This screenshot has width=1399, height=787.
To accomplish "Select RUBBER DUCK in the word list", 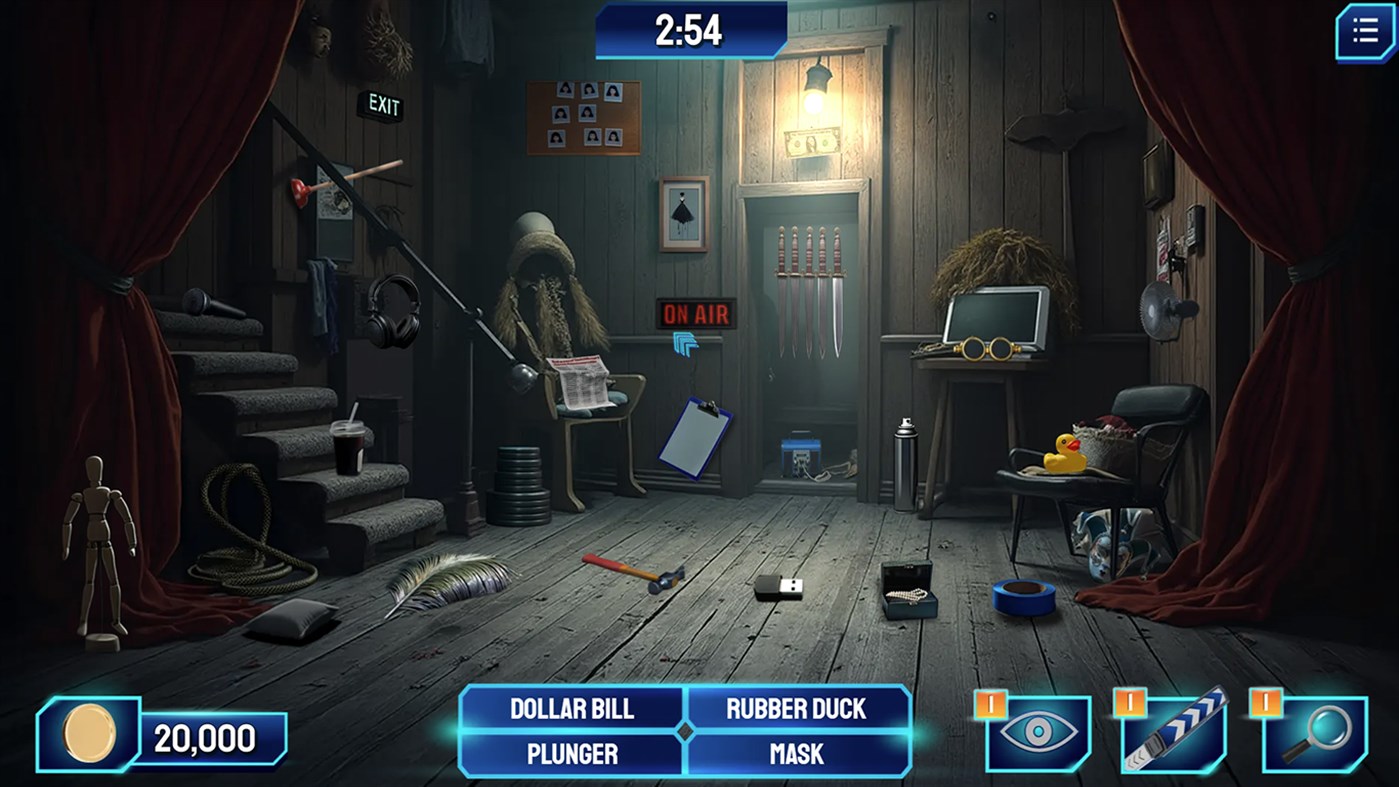I will pyautogui.click(x=796, y=710).
